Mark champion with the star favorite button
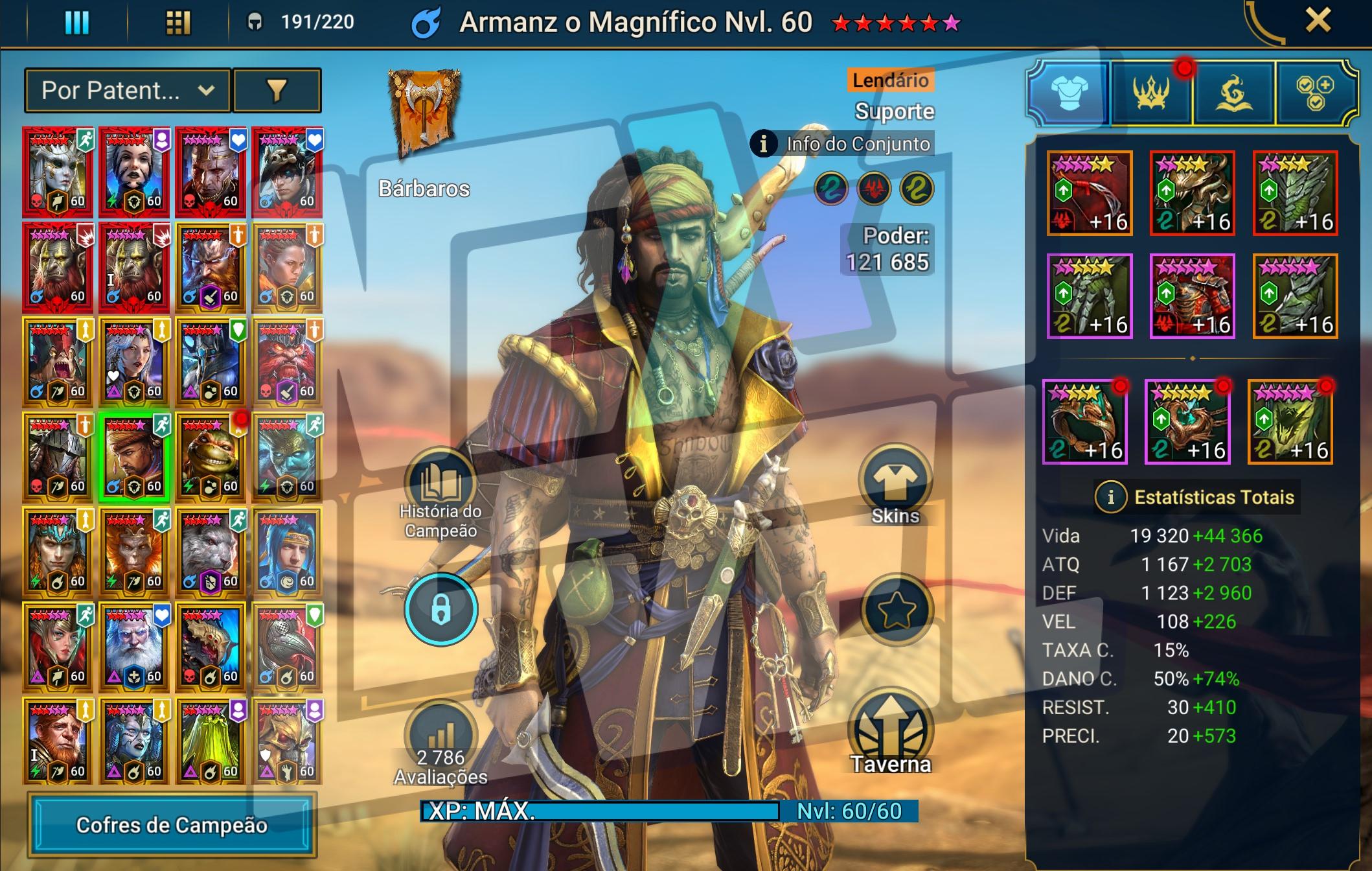This screenshot has width=1372, height=871. pos(897,609)
